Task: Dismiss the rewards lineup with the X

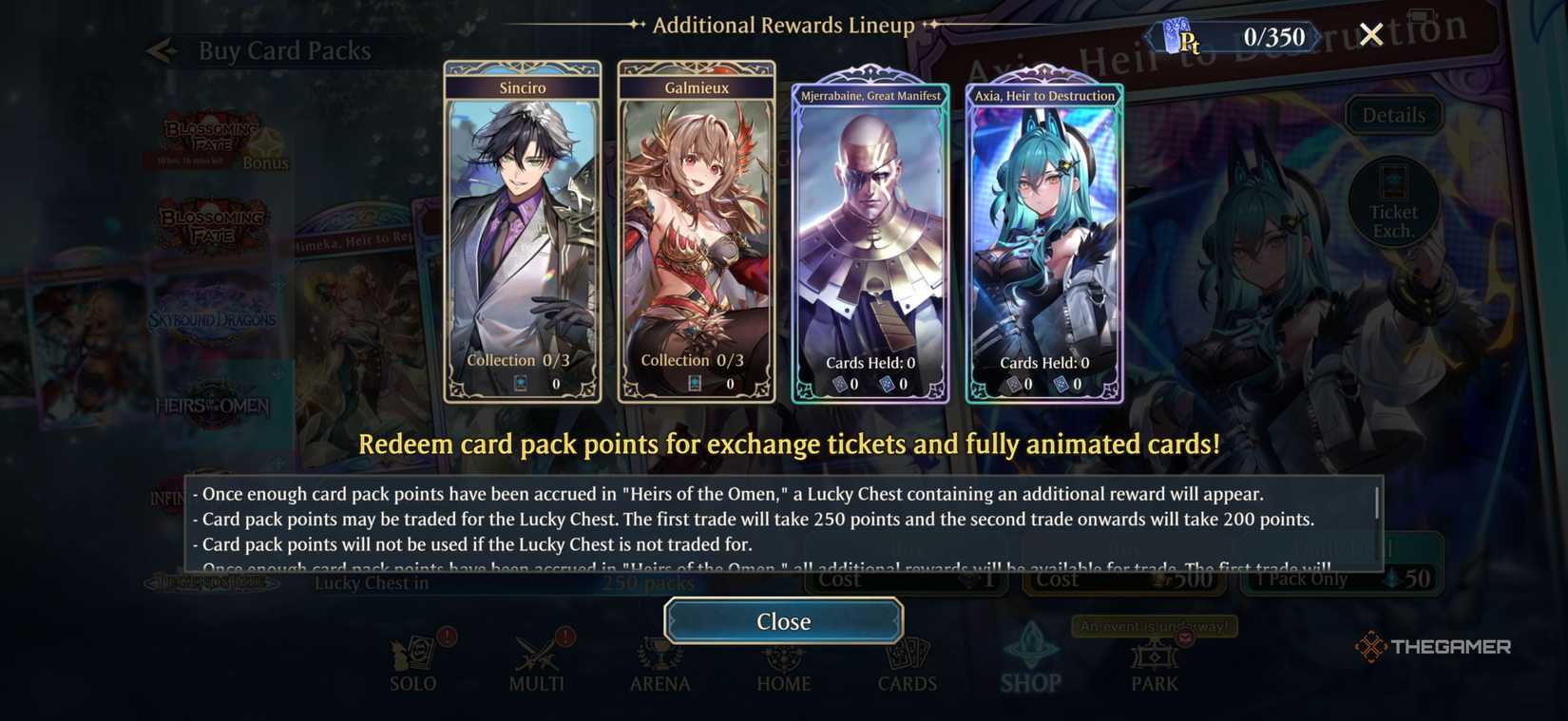Action: (1371, 34)
